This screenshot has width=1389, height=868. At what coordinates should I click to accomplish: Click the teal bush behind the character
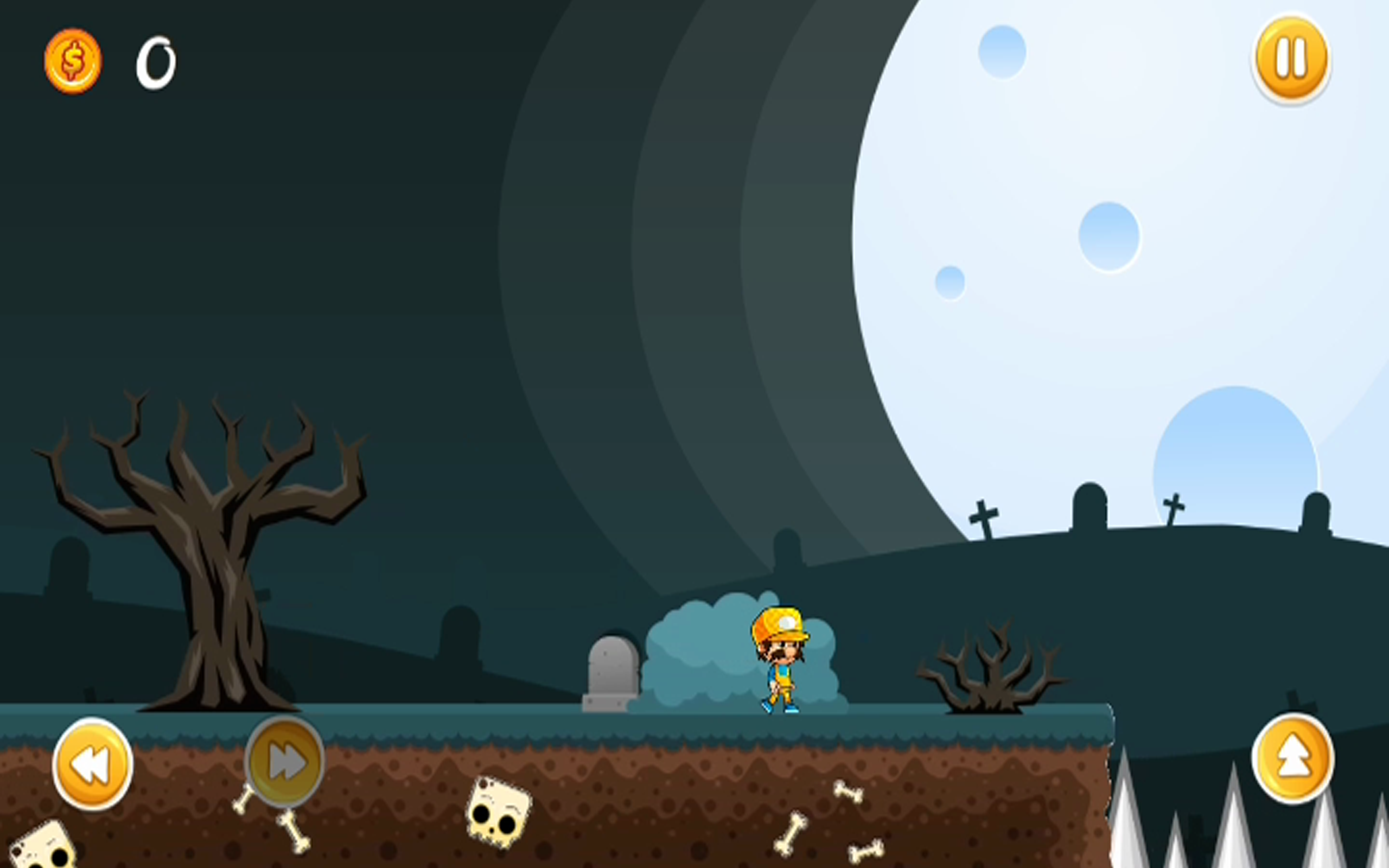pos(706,654)
